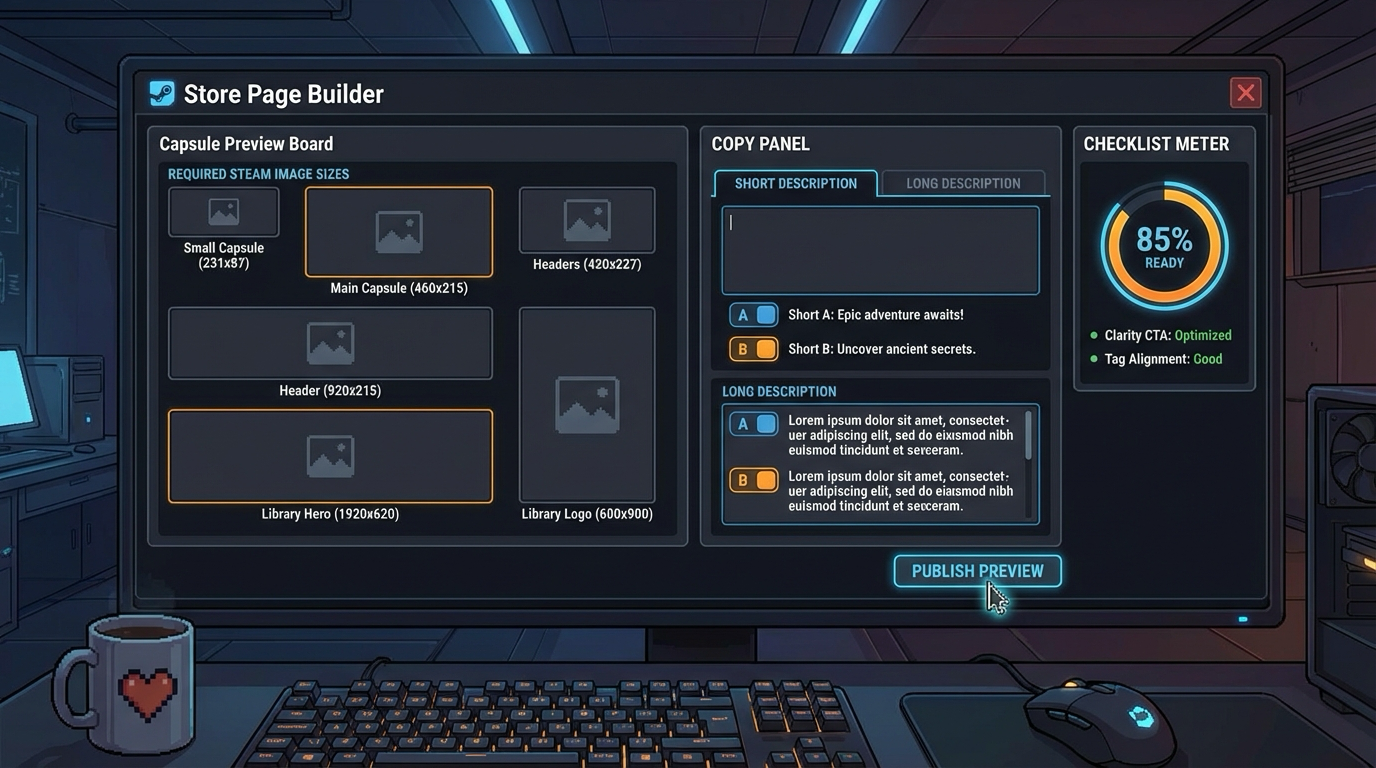The width and height of the screenshot is (1376, 768).
Task: Click the Publish Preview button
Action: [977, 571]
